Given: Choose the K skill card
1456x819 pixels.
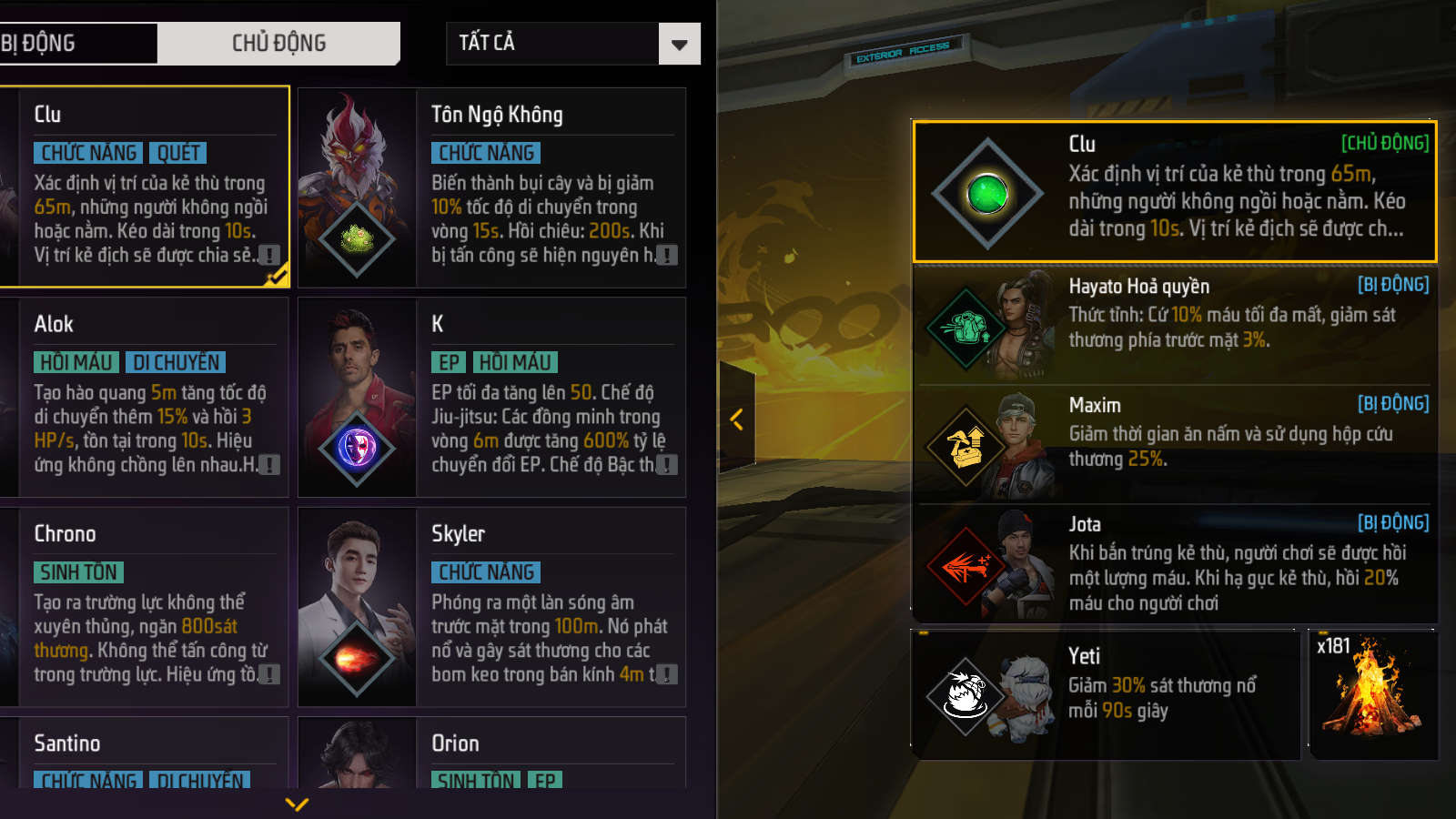Looking at the screenshot, I should point(492,397).
